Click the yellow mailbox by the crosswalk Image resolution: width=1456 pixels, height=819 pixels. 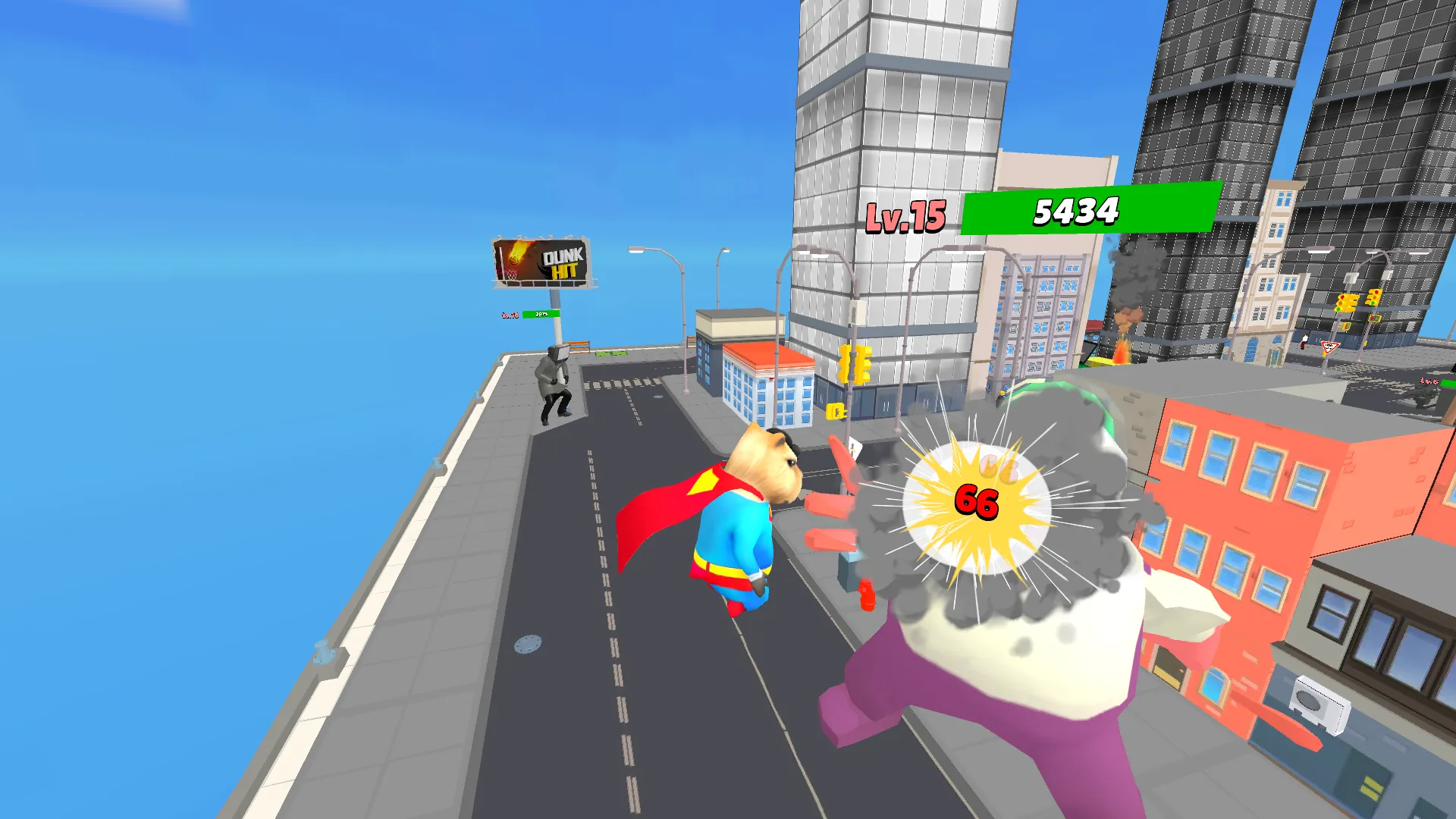coord(836,412)
